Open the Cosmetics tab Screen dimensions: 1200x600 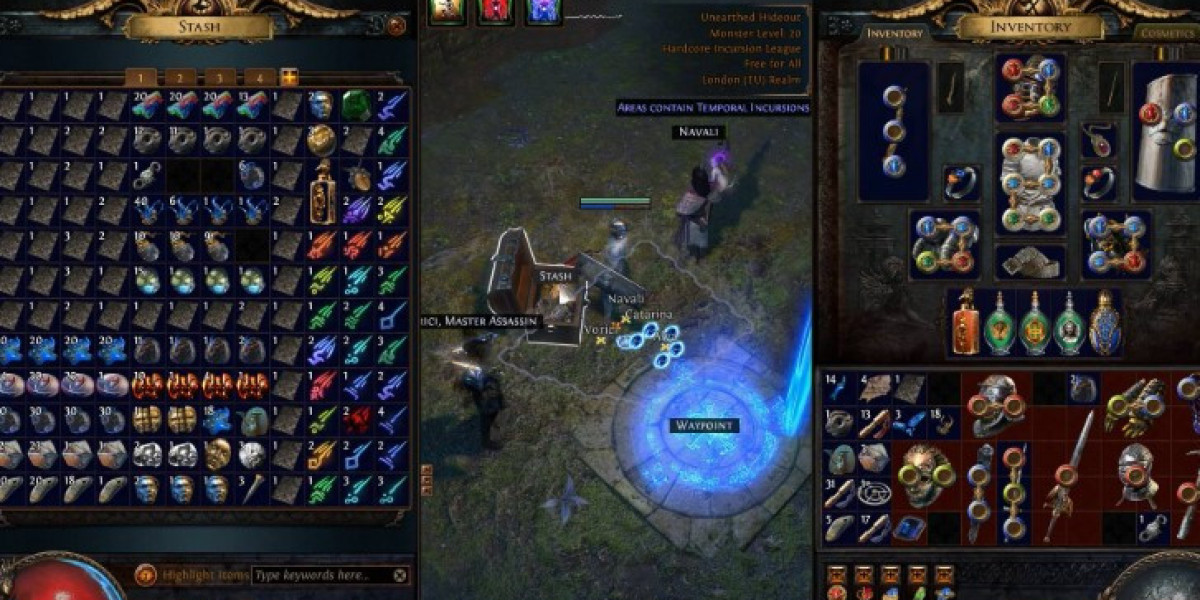[1167, 33]
